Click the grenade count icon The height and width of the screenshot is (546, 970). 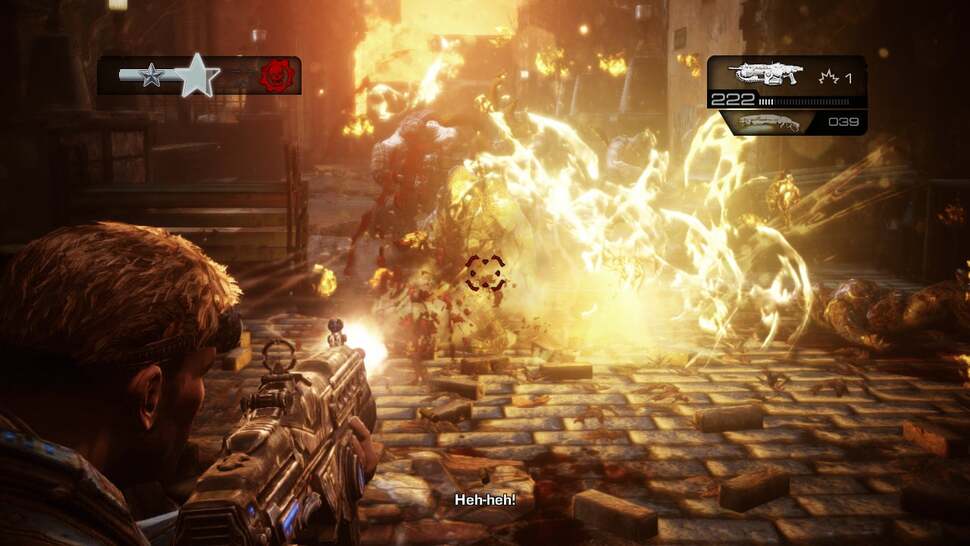pos(827,76)
